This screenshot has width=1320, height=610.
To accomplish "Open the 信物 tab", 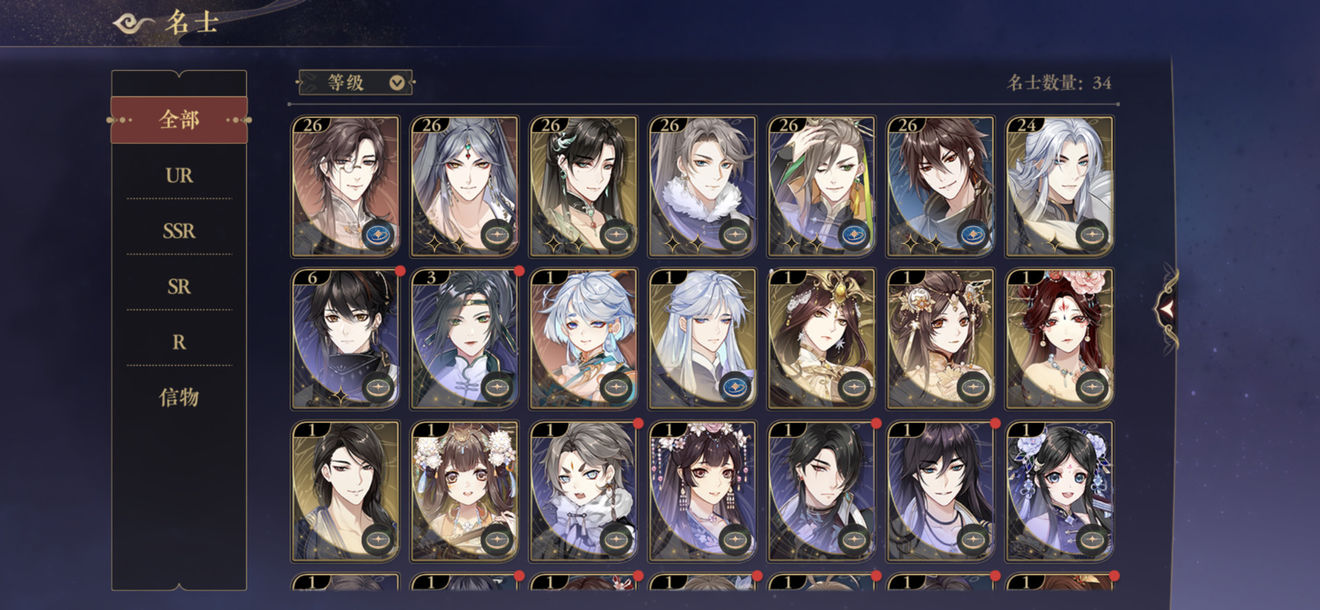I will [179, 397].
